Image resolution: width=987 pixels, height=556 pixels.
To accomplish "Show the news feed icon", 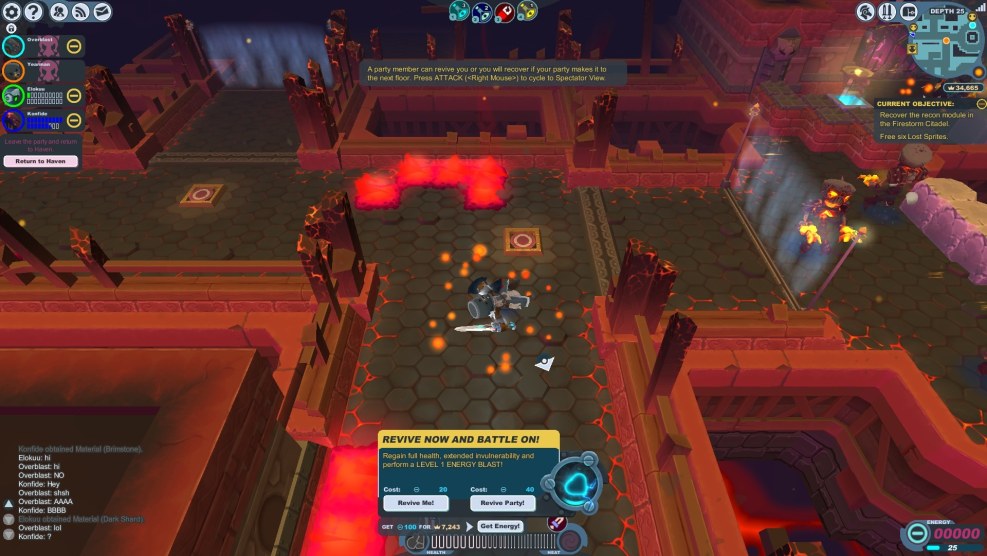I will (82, 12).
